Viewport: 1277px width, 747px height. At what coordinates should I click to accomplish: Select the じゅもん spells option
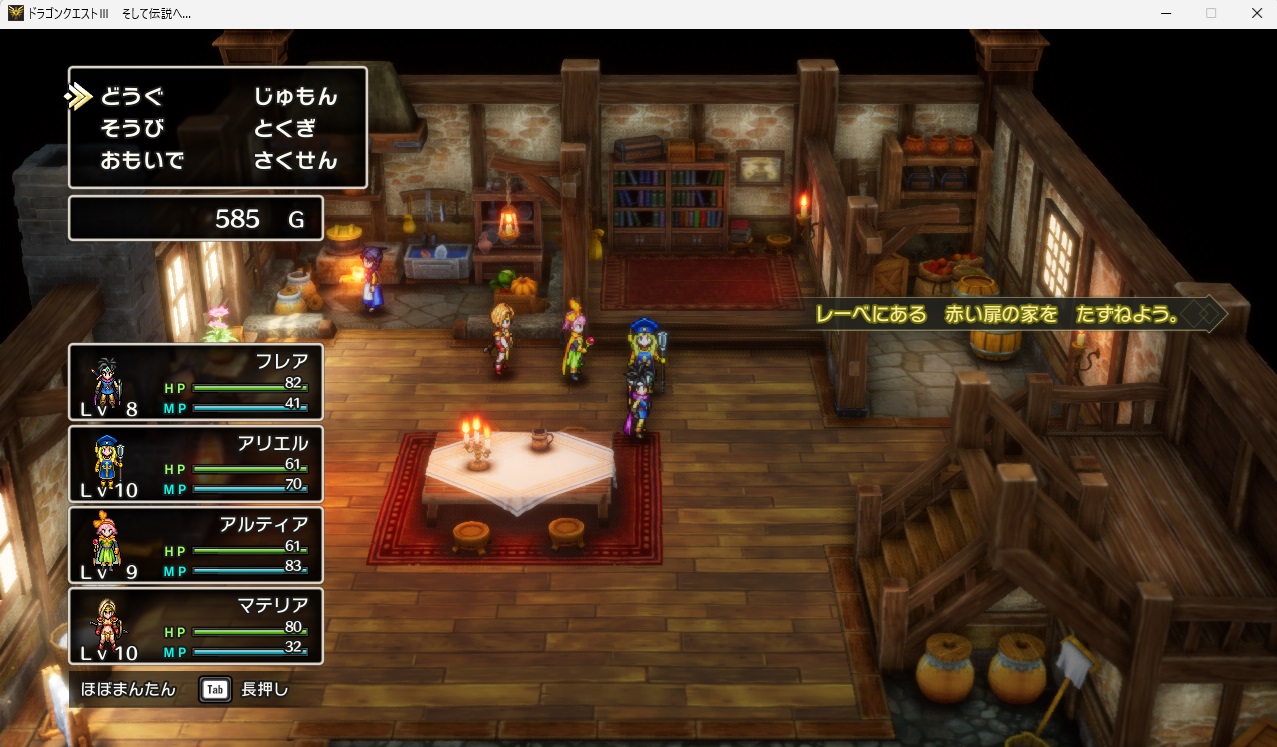(295, 97)
